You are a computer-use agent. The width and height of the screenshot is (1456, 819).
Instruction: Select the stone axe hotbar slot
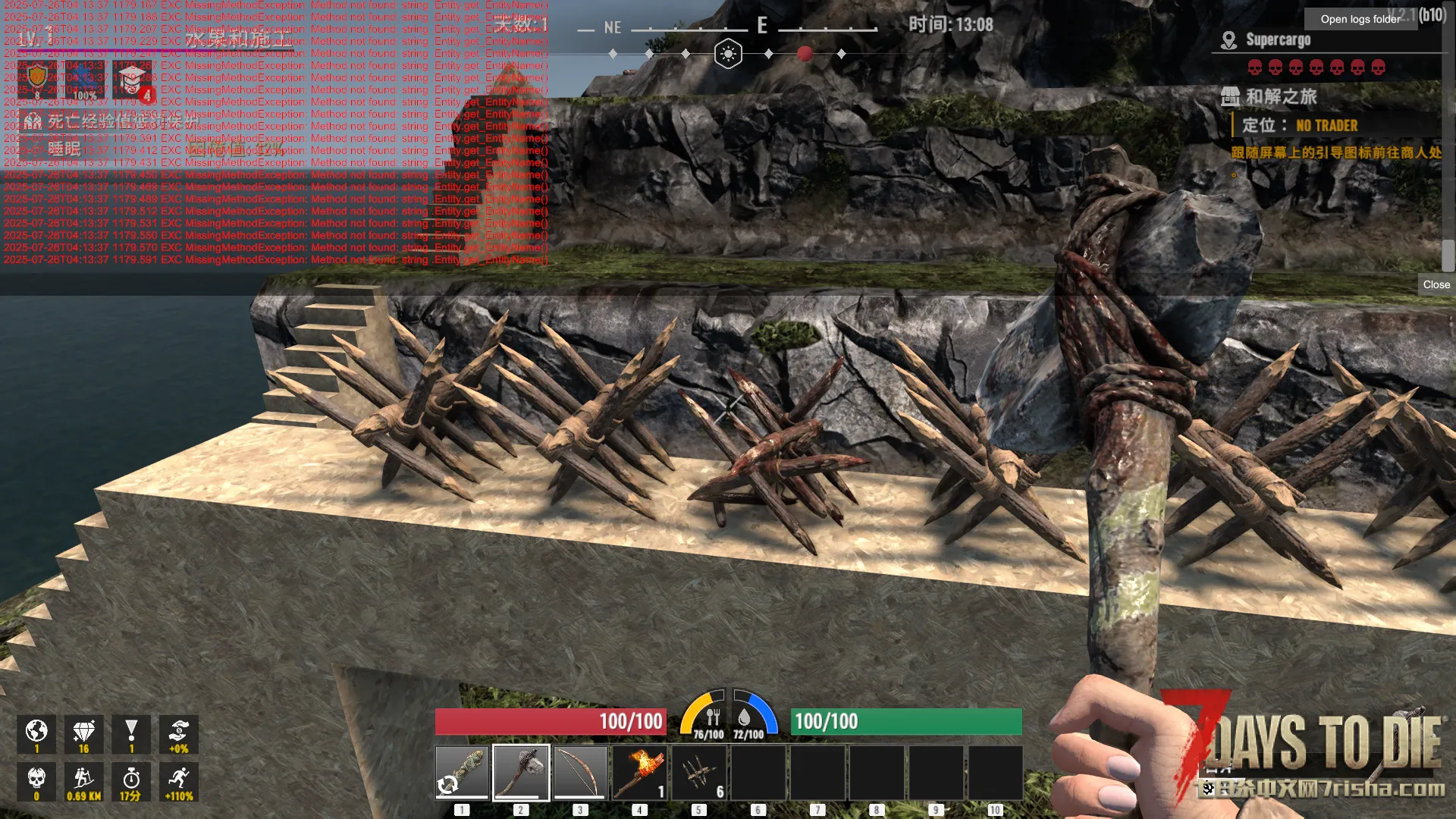pyautogui.click(x=521, y=772)
